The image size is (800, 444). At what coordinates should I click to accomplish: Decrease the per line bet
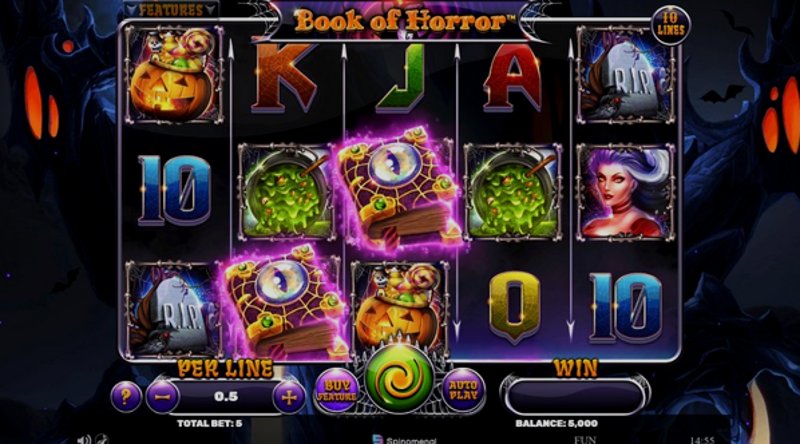pos(162,396)
